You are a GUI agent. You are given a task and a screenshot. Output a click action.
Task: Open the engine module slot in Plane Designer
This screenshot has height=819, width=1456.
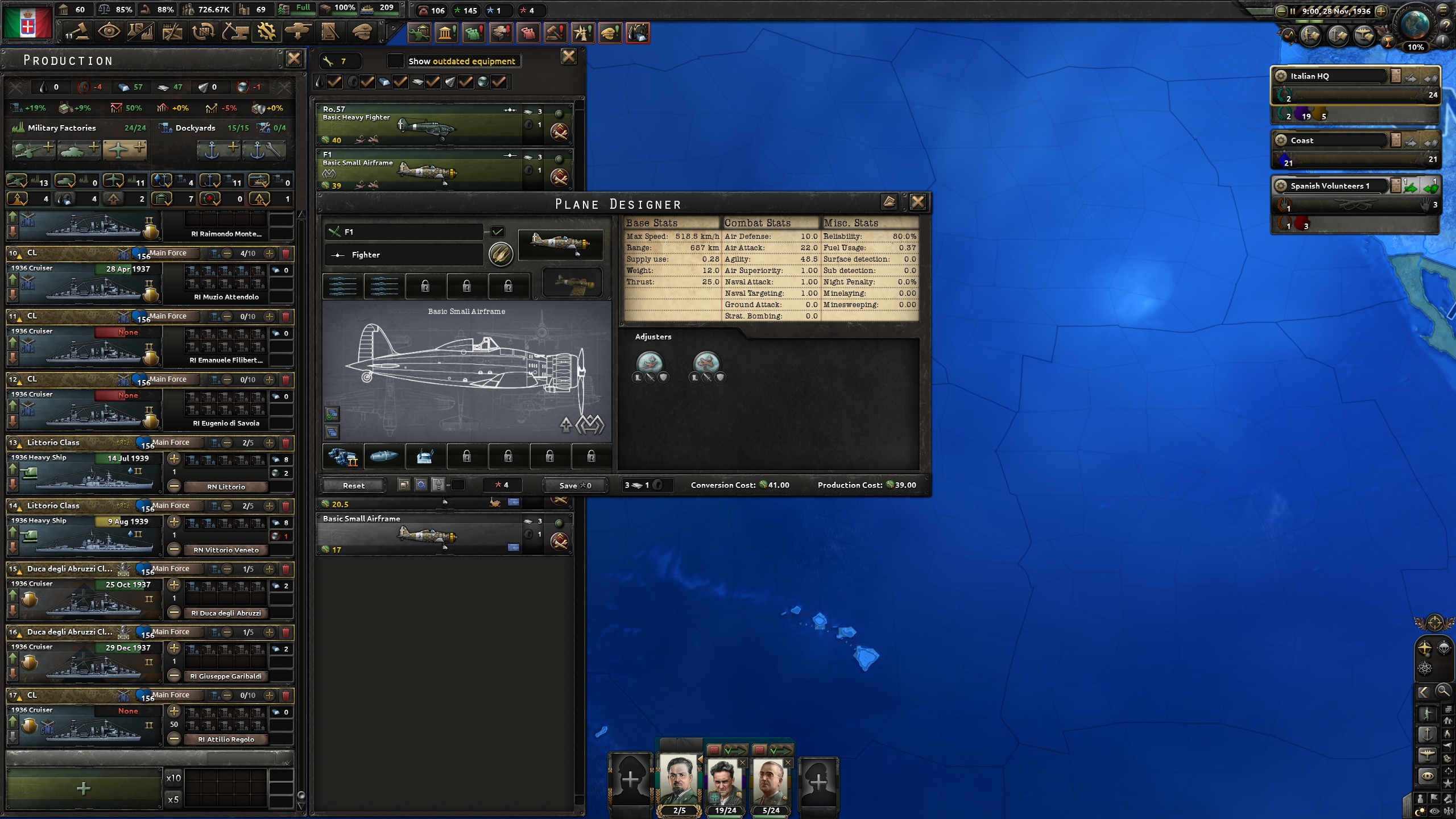coord(342,457)
